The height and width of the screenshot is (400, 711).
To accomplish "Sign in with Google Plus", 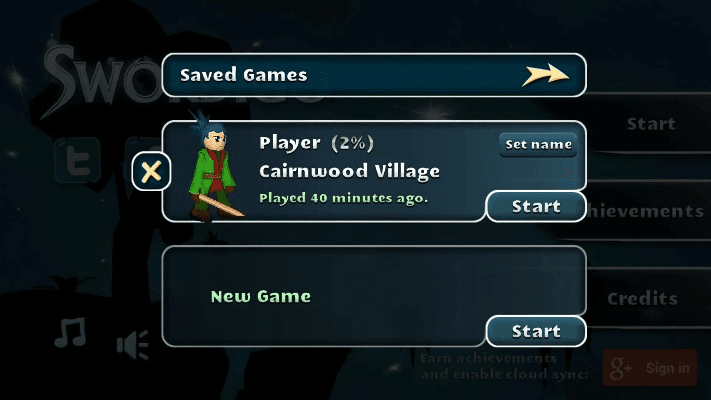I will (x=650, y=368).
